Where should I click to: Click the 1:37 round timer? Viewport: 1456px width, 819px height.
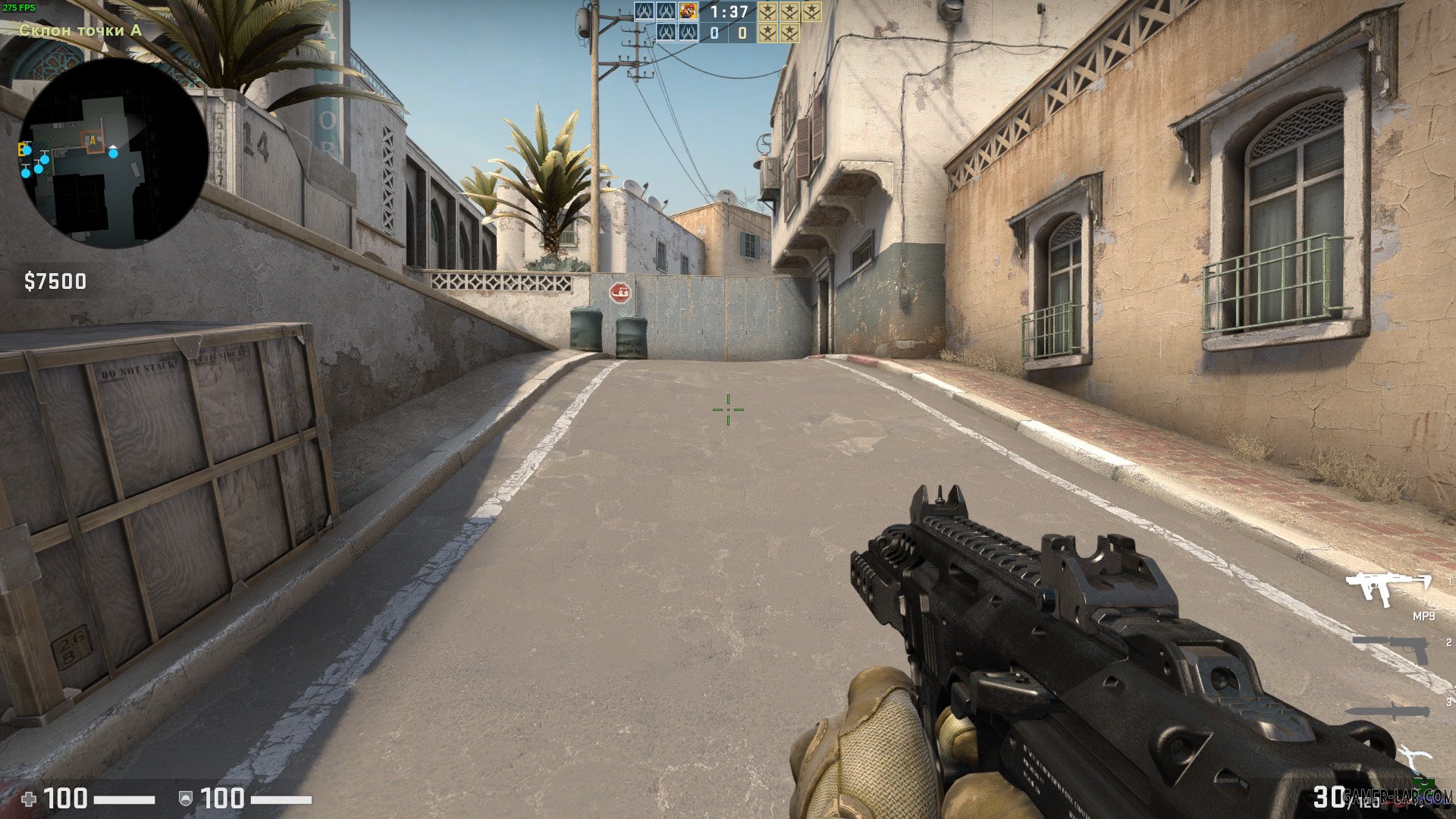coord(728,11)
